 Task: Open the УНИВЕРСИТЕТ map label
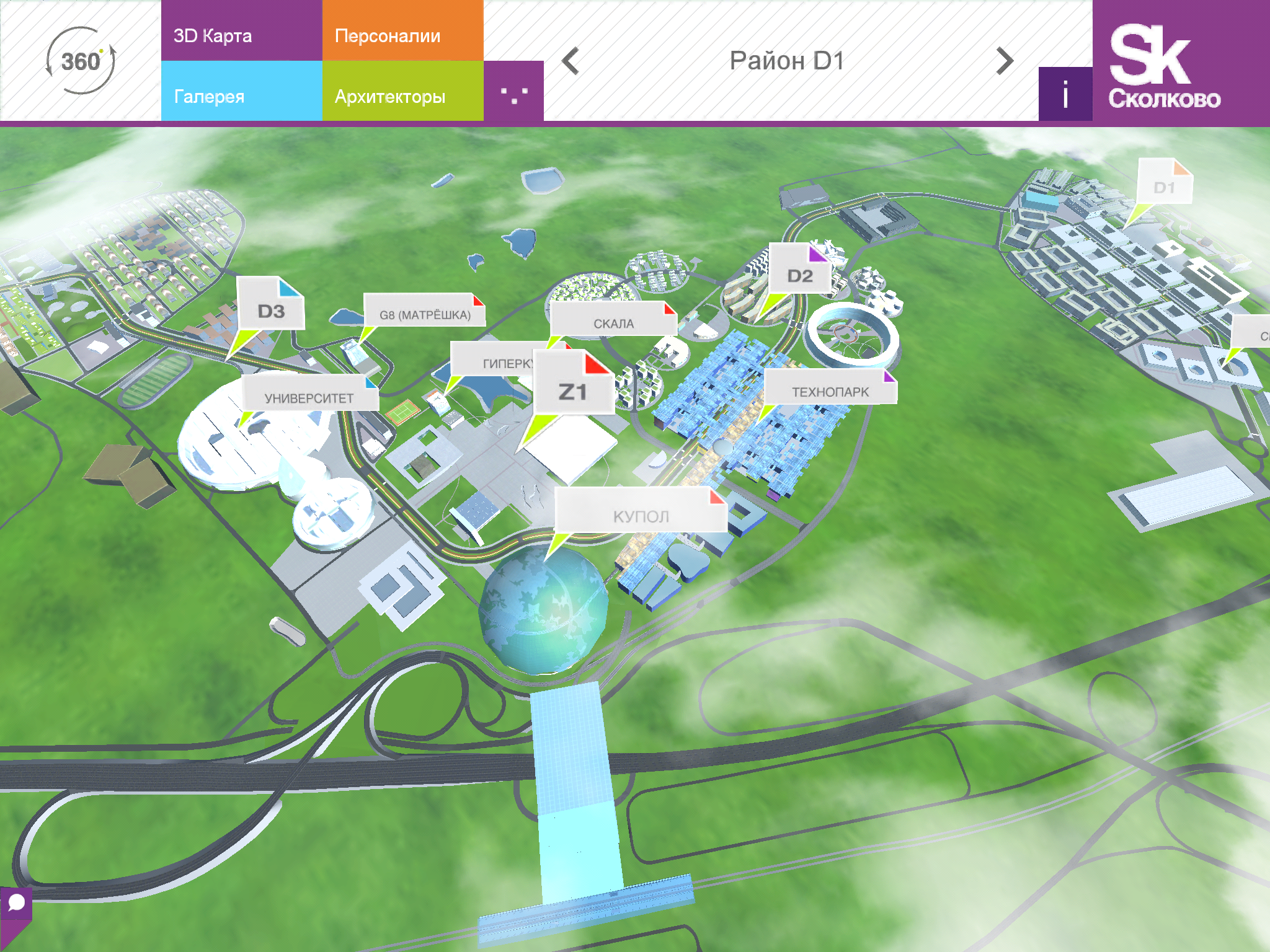click(309, 397)
